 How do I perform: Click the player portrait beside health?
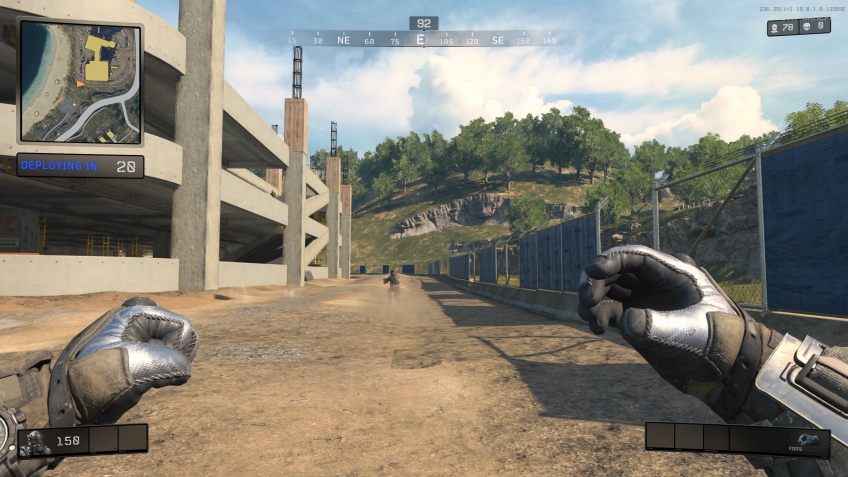(x=33, y=439)
